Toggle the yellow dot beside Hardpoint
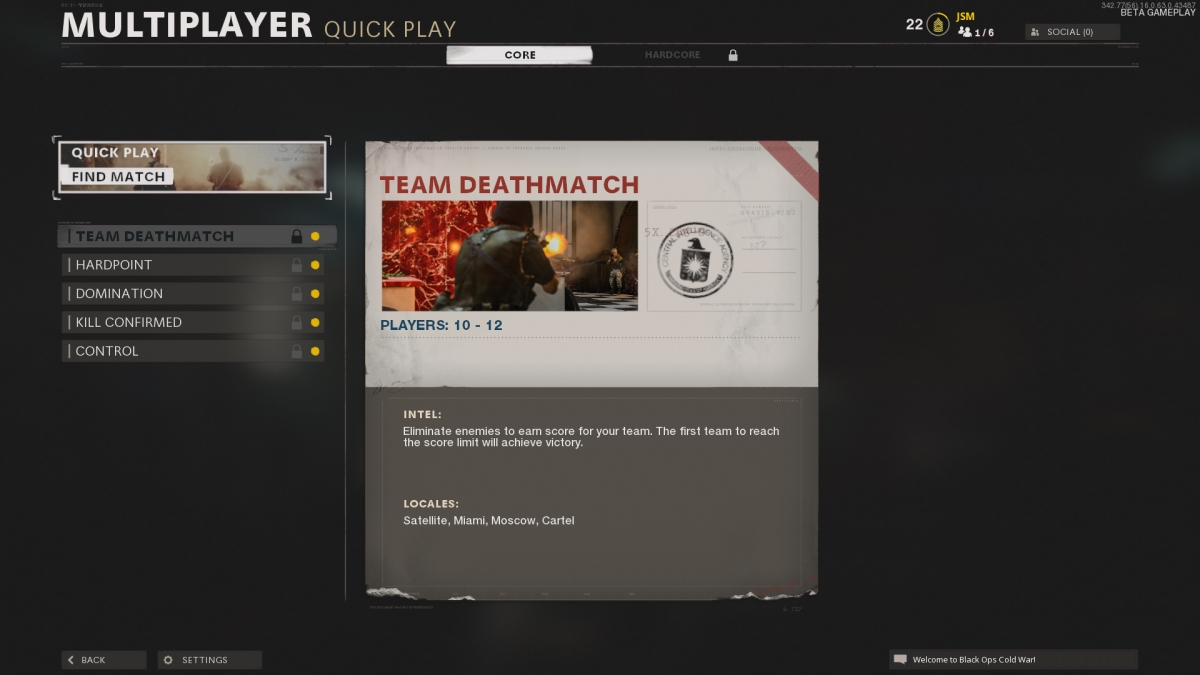Image resolution: width=1200 pixels, height=675 pixels. [315, 265]
